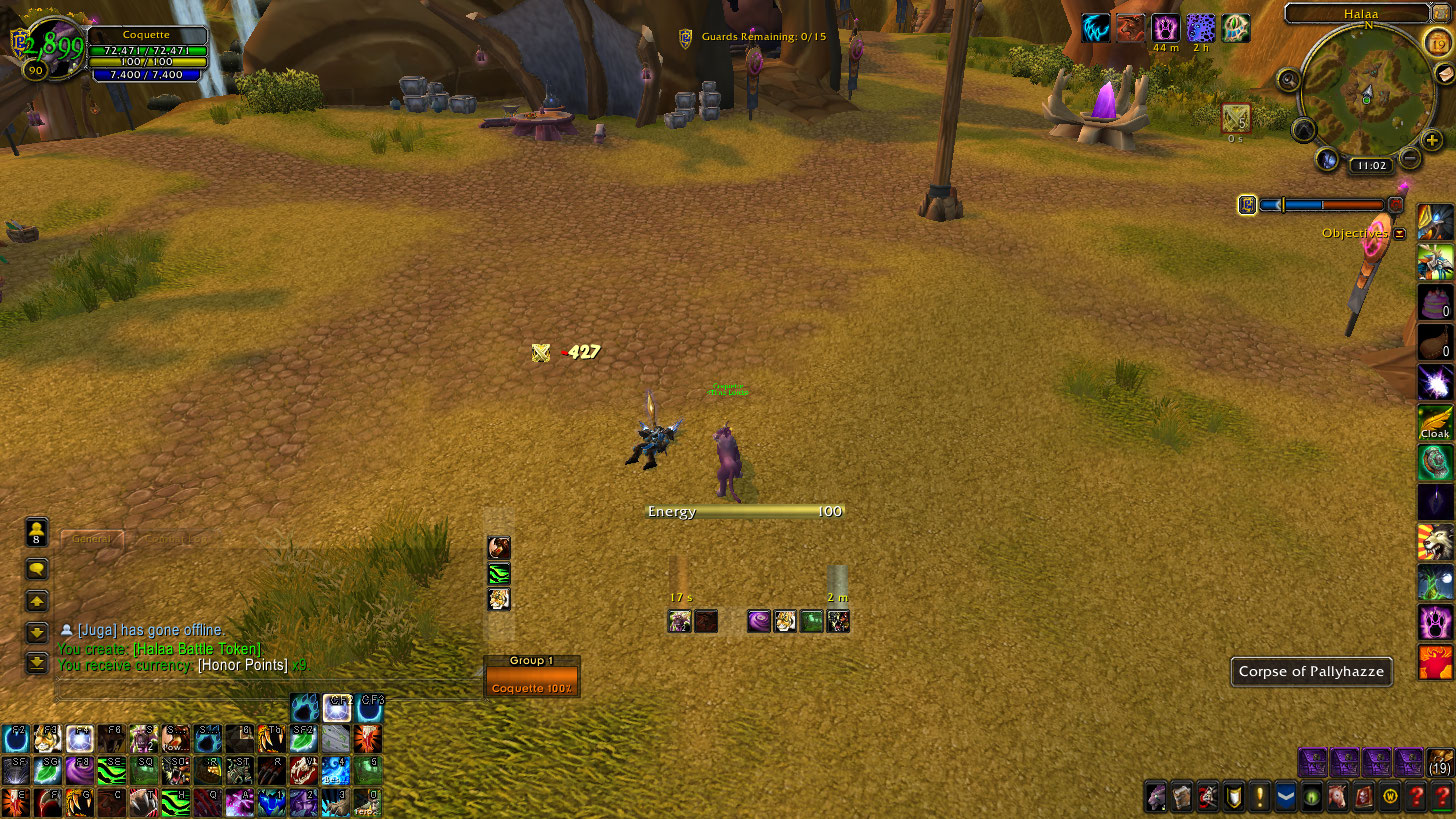Open the quest log exclamation mark button
The height and width of the screenshot is (819, 1456).
(1259, 797)
